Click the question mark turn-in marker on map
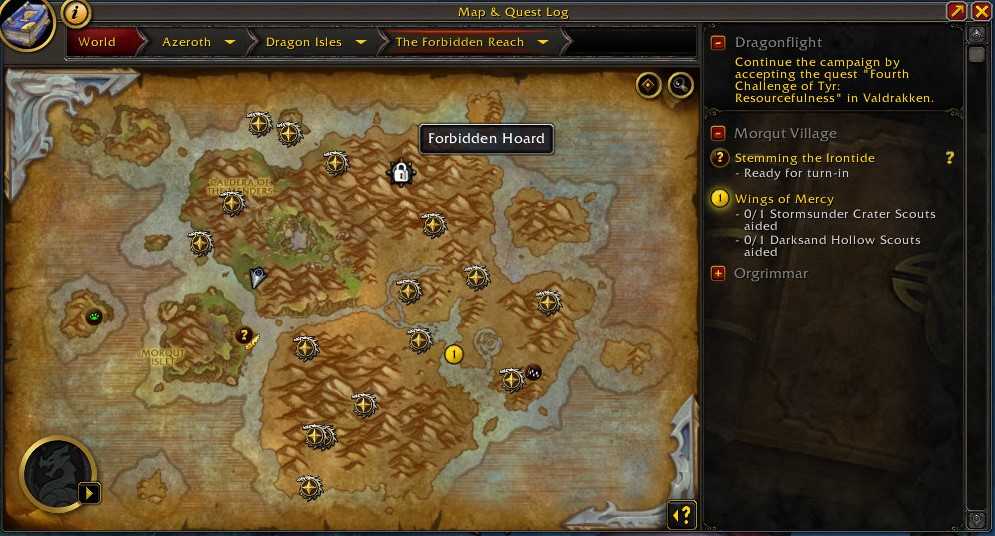Screen dimensions: 995x536 [x=243, y=336]
